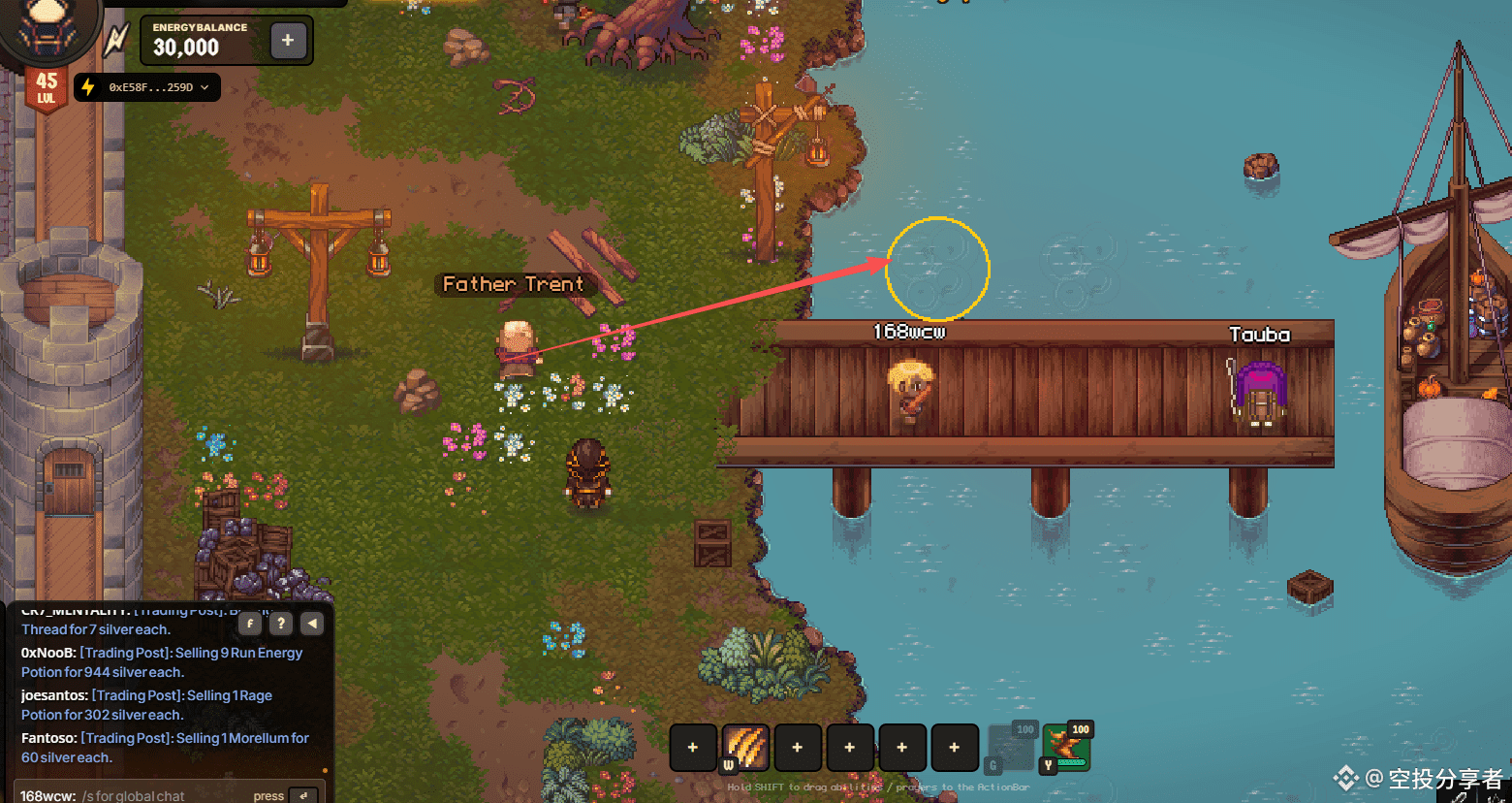Select the faded G action slot

[1011, 748]
